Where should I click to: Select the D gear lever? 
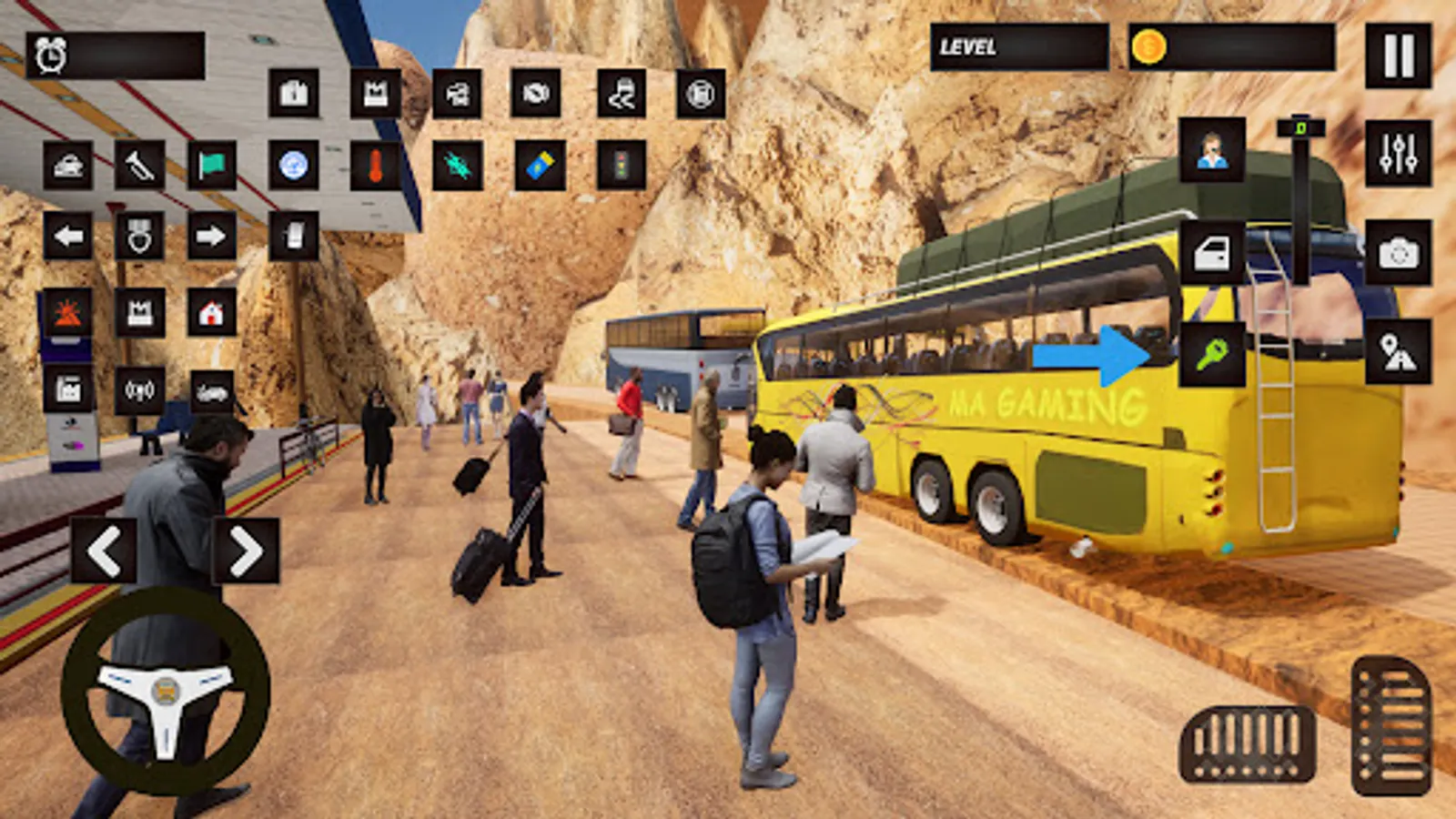(1300, 129)
